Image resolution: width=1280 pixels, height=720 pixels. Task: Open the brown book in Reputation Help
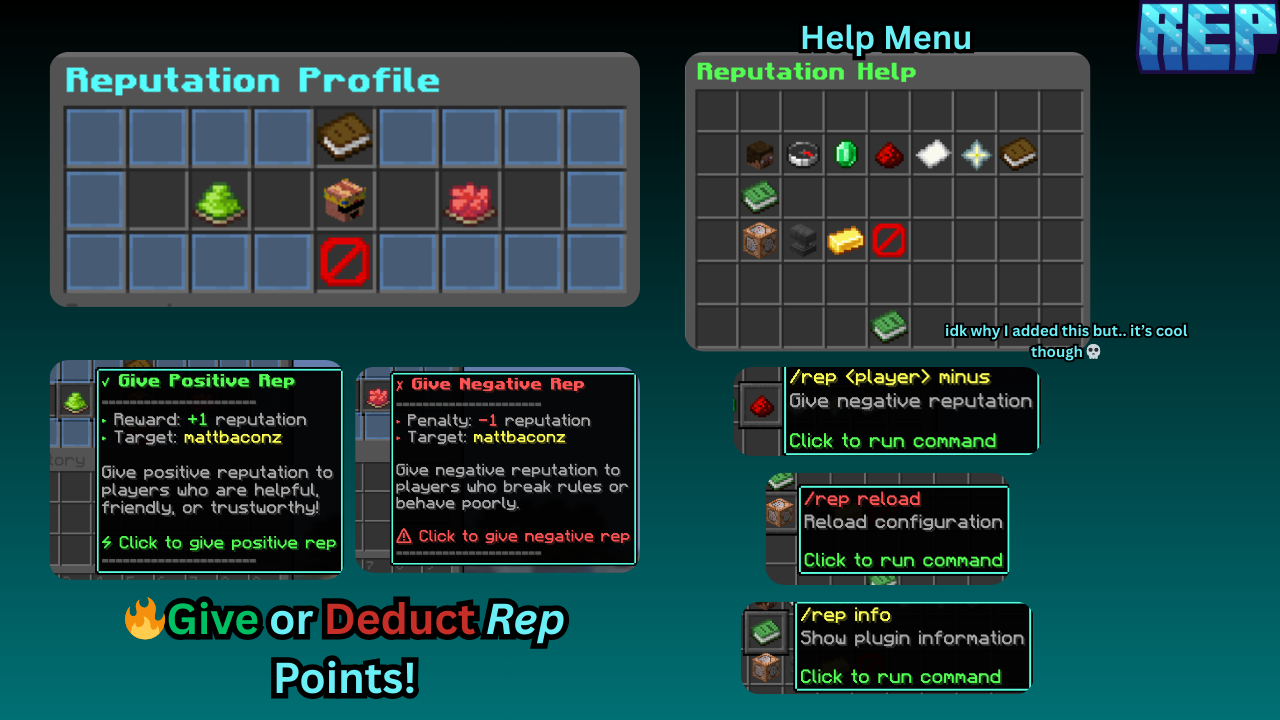1018,155
